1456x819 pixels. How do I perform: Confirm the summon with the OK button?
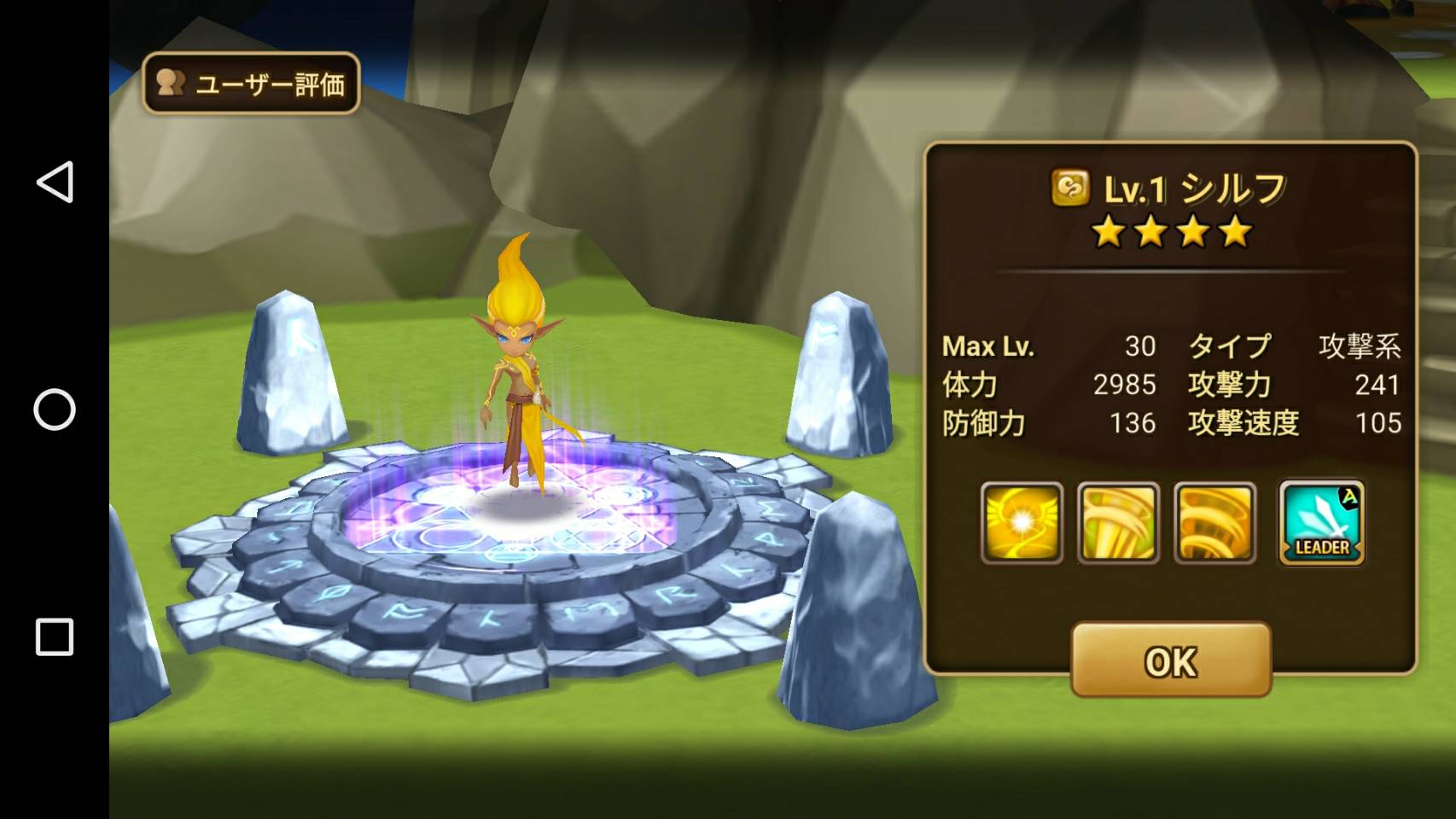click(x=1171, y=660)
